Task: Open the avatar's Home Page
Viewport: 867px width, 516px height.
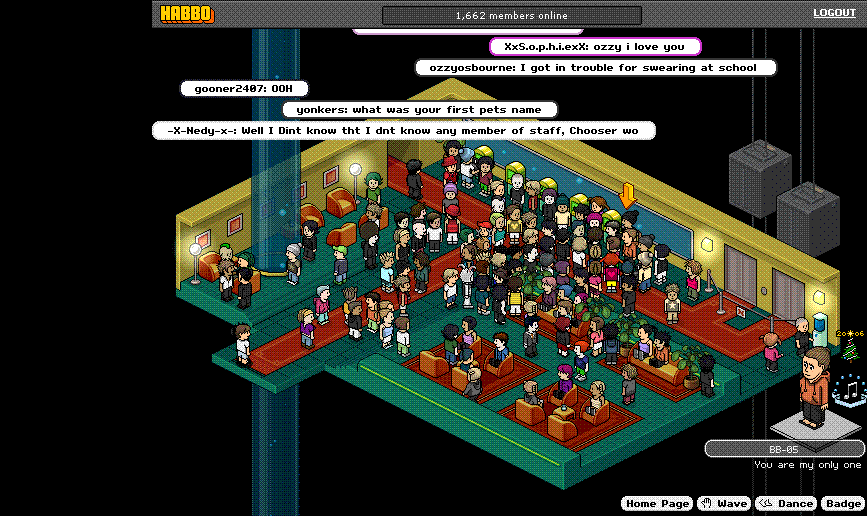Action: [656, 504]
